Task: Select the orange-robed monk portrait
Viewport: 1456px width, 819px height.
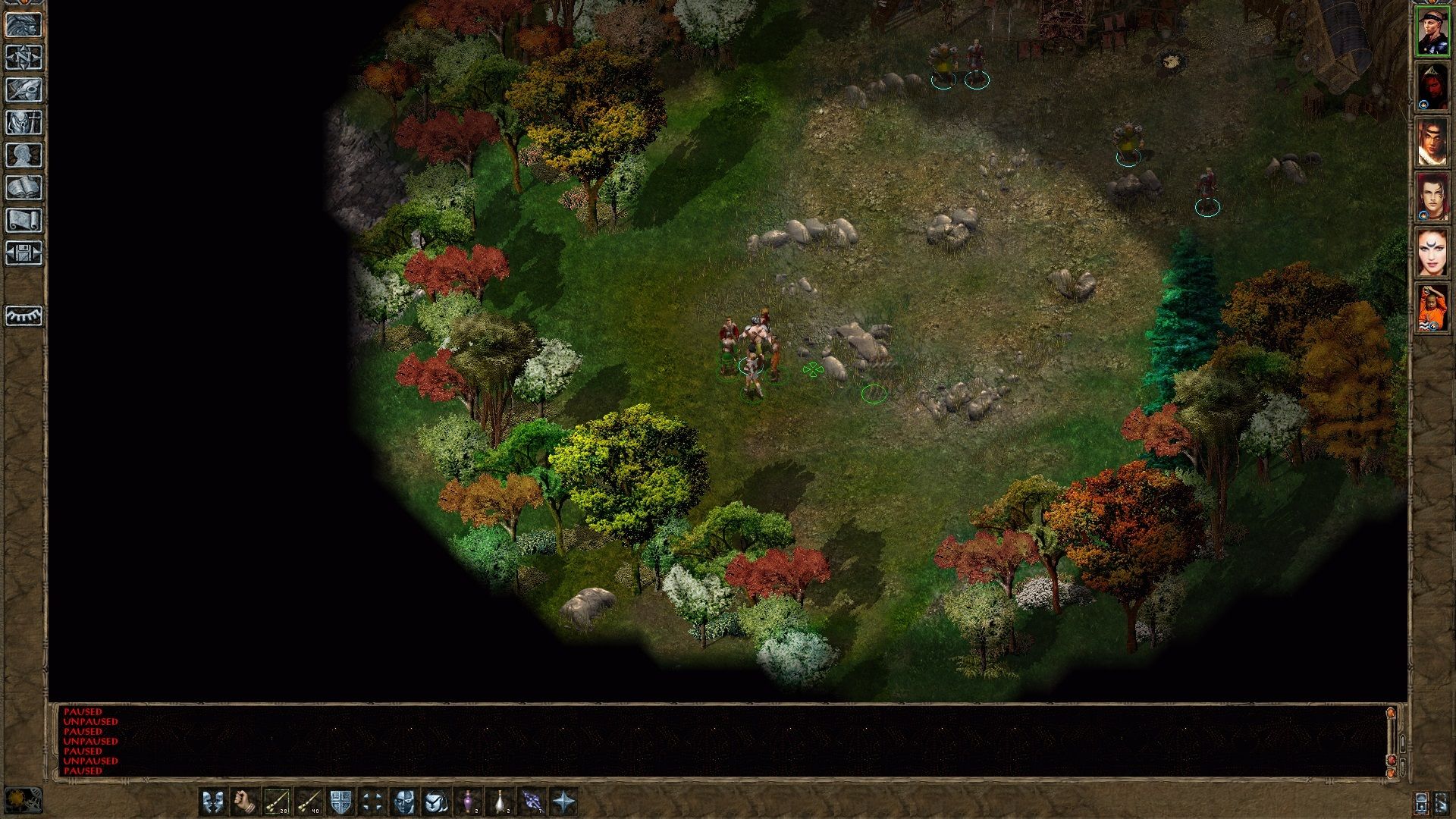Action: pos(1432,307)
